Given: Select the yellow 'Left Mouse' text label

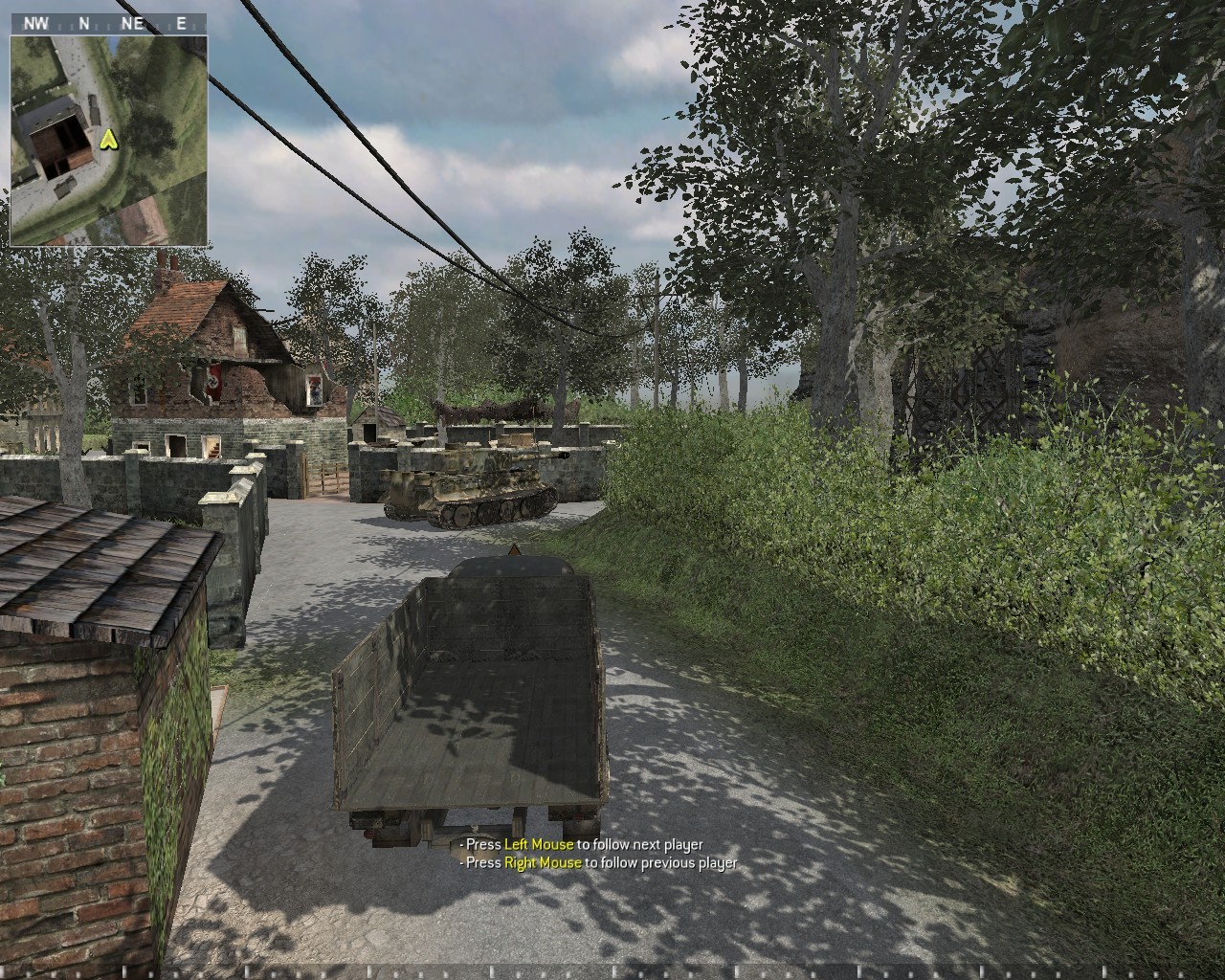Looking at the screenshot, I should (x=539, y=846).
